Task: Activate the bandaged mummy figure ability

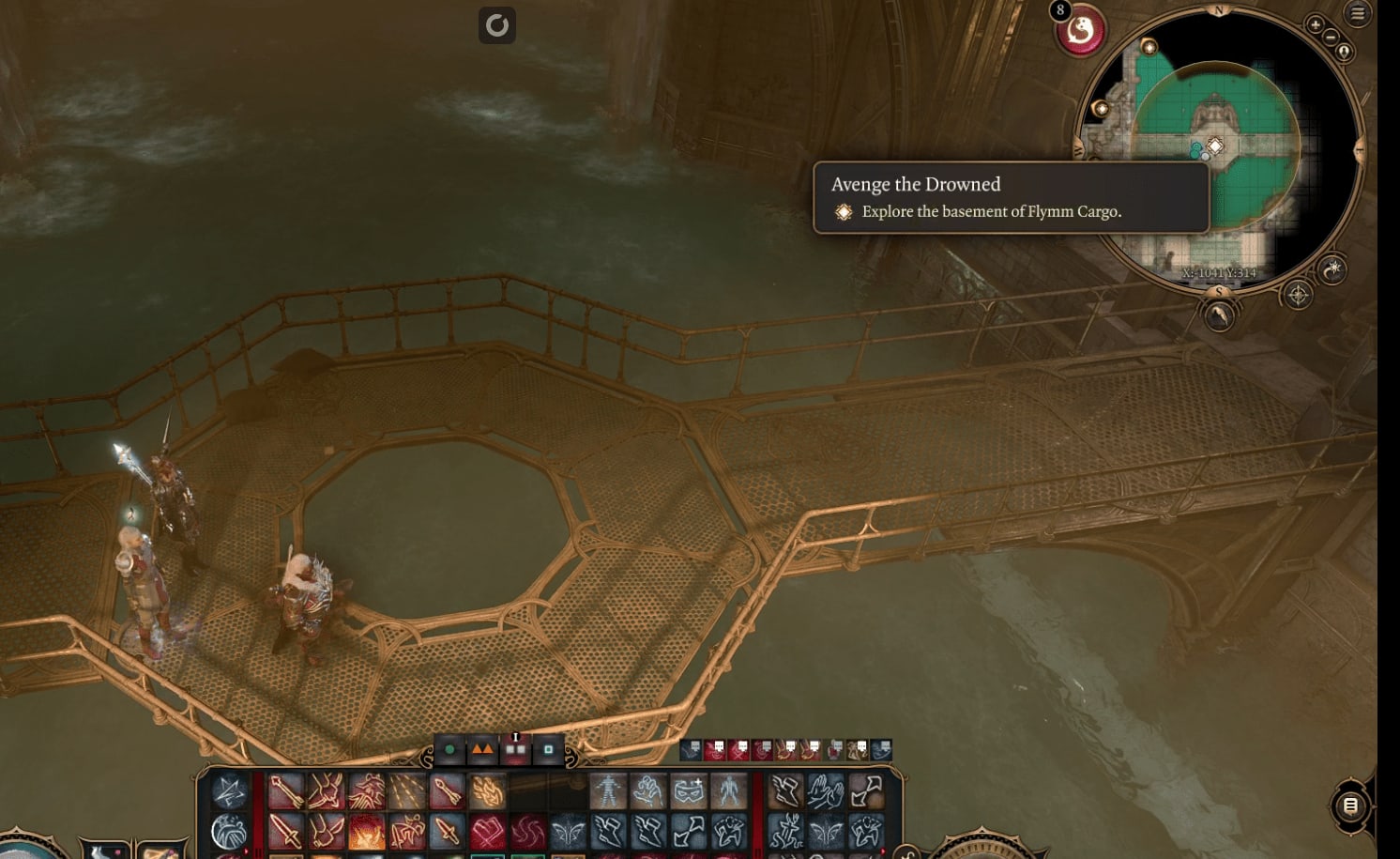Action: coord(608,791)
